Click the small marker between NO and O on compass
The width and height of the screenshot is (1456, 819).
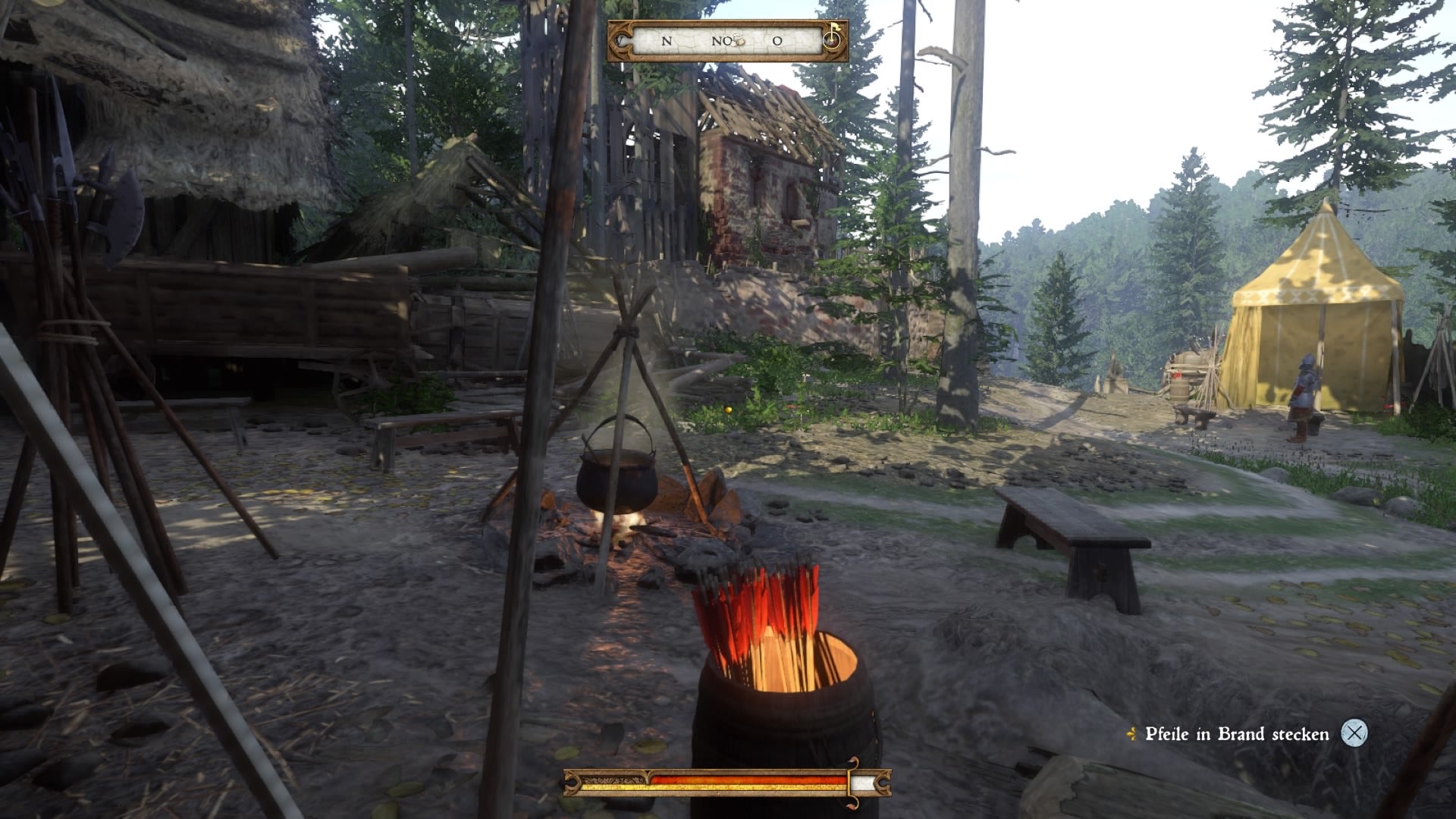pos(737,39)
